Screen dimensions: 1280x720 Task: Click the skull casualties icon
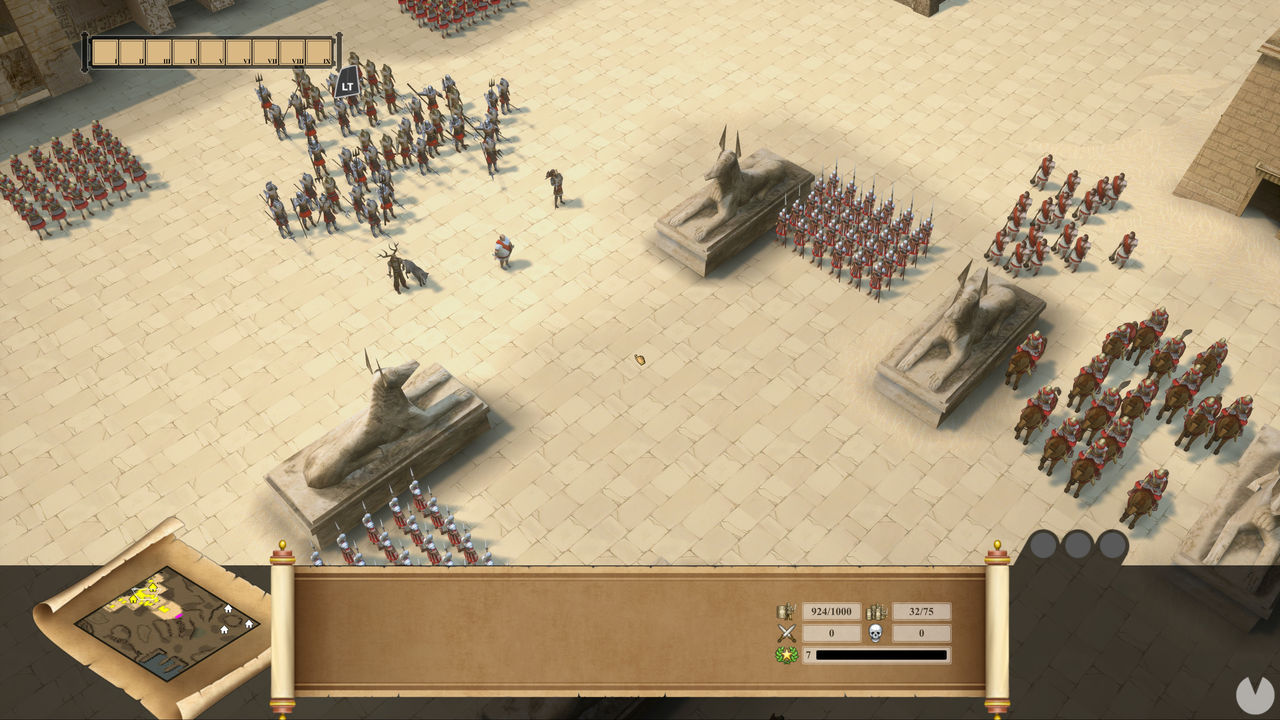point(875,633)
